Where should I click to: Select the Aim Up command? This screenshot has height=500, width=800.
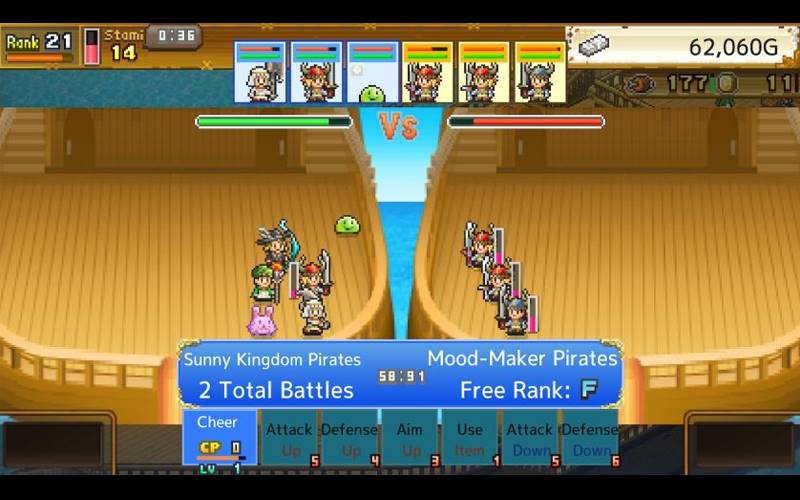[410, 438]
